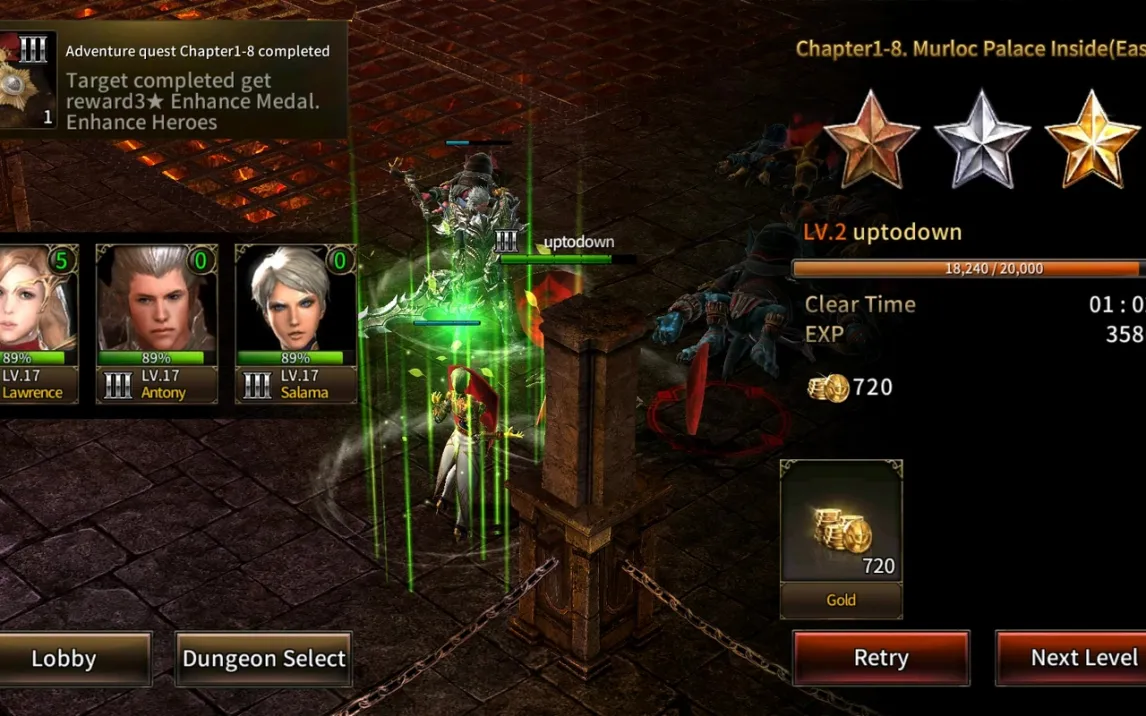Select the Salama hero portrait
The height and width of the screenshot is (716, 1146).
pyautogui.click(x=296, y=320)
